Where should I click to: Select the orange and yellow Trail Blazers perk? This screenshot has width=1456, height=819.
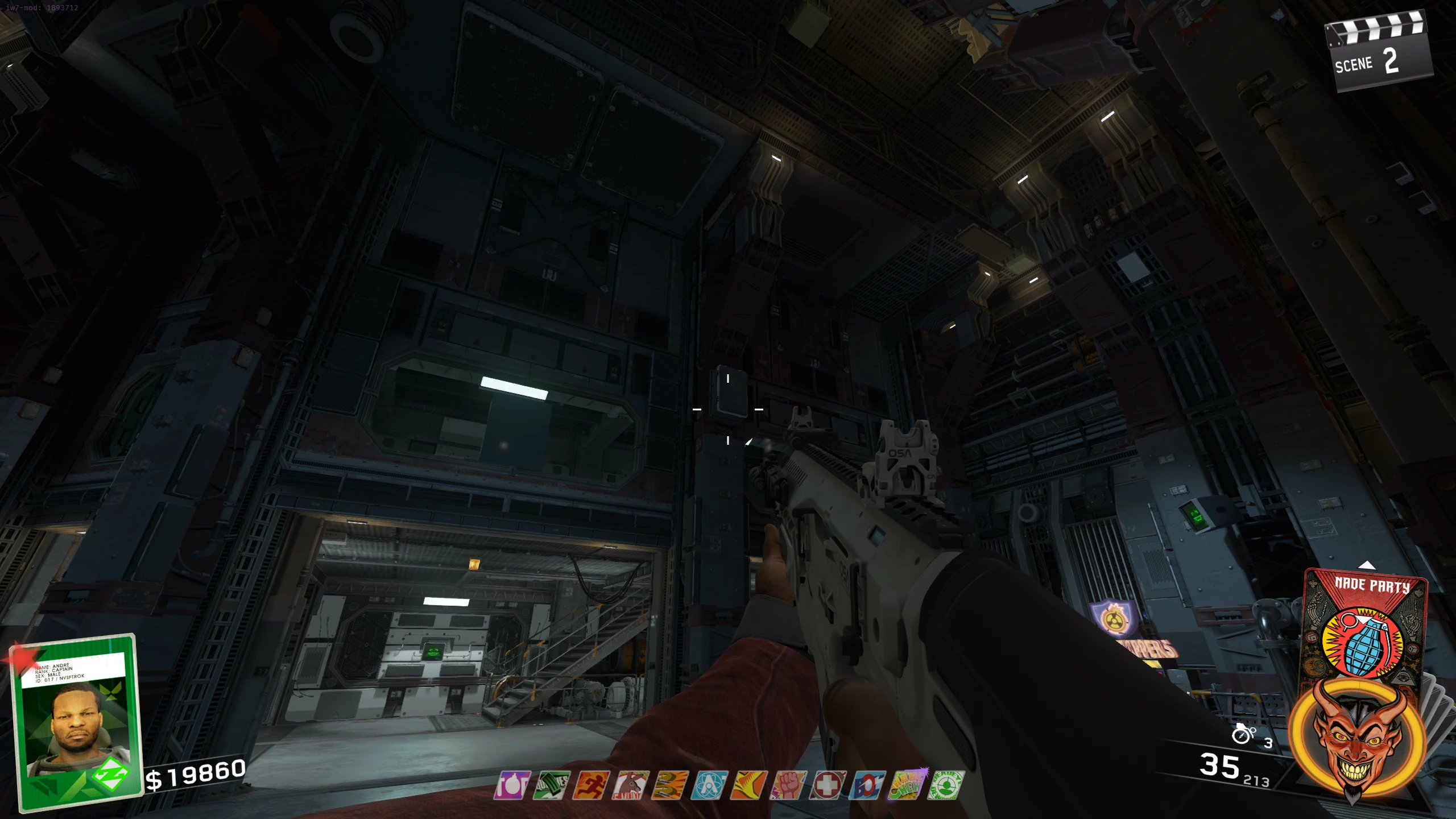(748, 785)
